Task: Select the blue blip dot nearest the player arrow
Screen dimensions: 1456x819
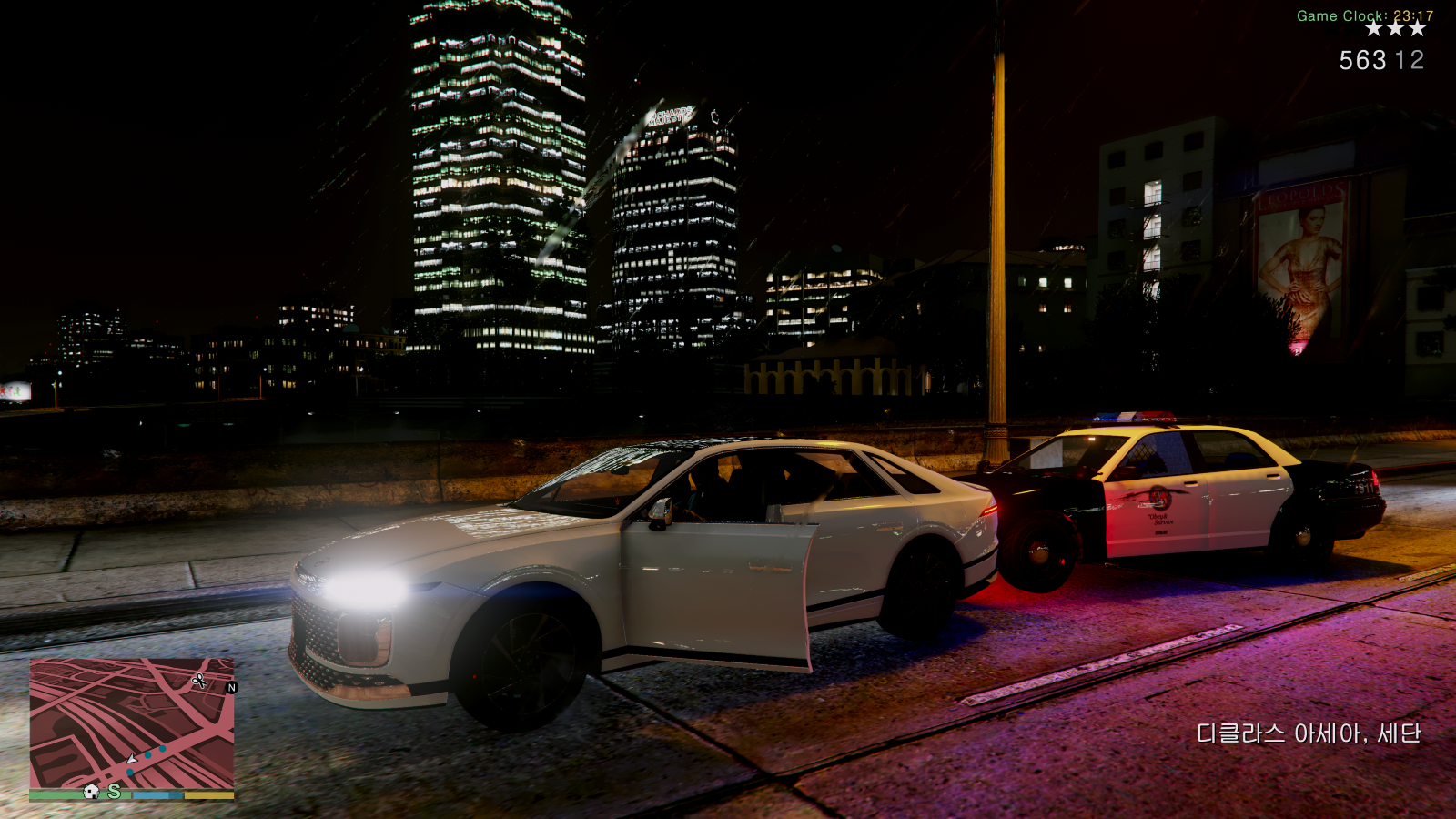Action: (129, 772)
